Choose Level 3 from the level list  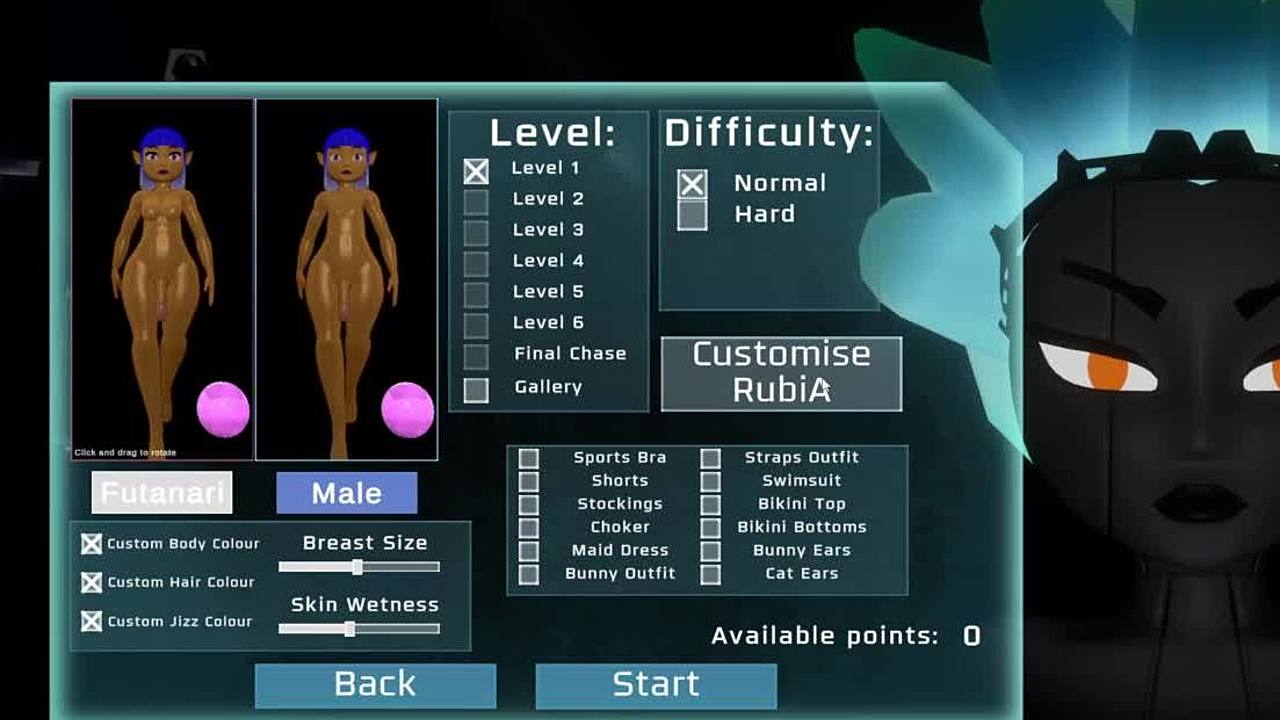click(476, 232)
